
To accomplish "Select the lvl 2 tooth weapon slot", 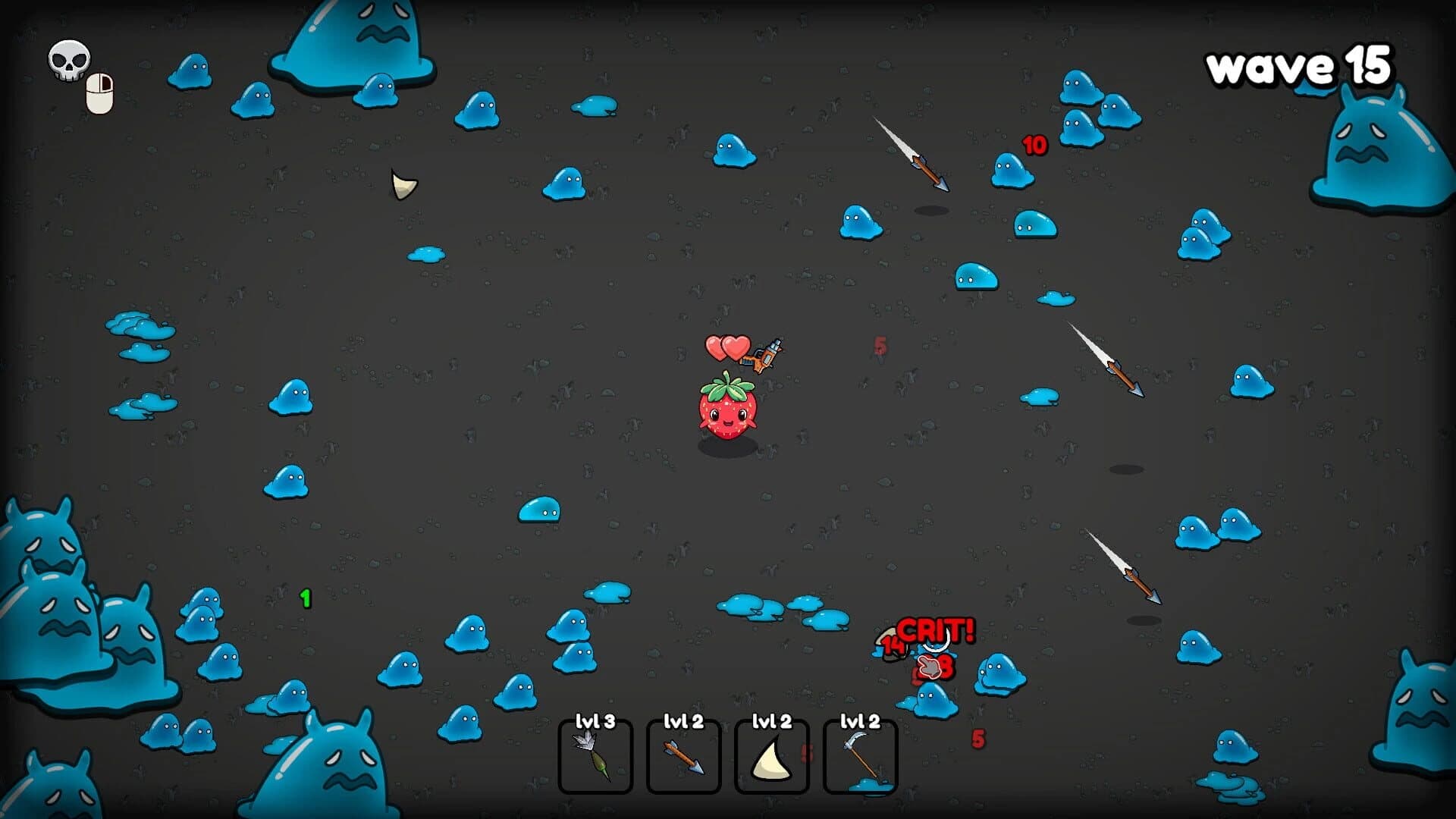I will click(770, 757).
